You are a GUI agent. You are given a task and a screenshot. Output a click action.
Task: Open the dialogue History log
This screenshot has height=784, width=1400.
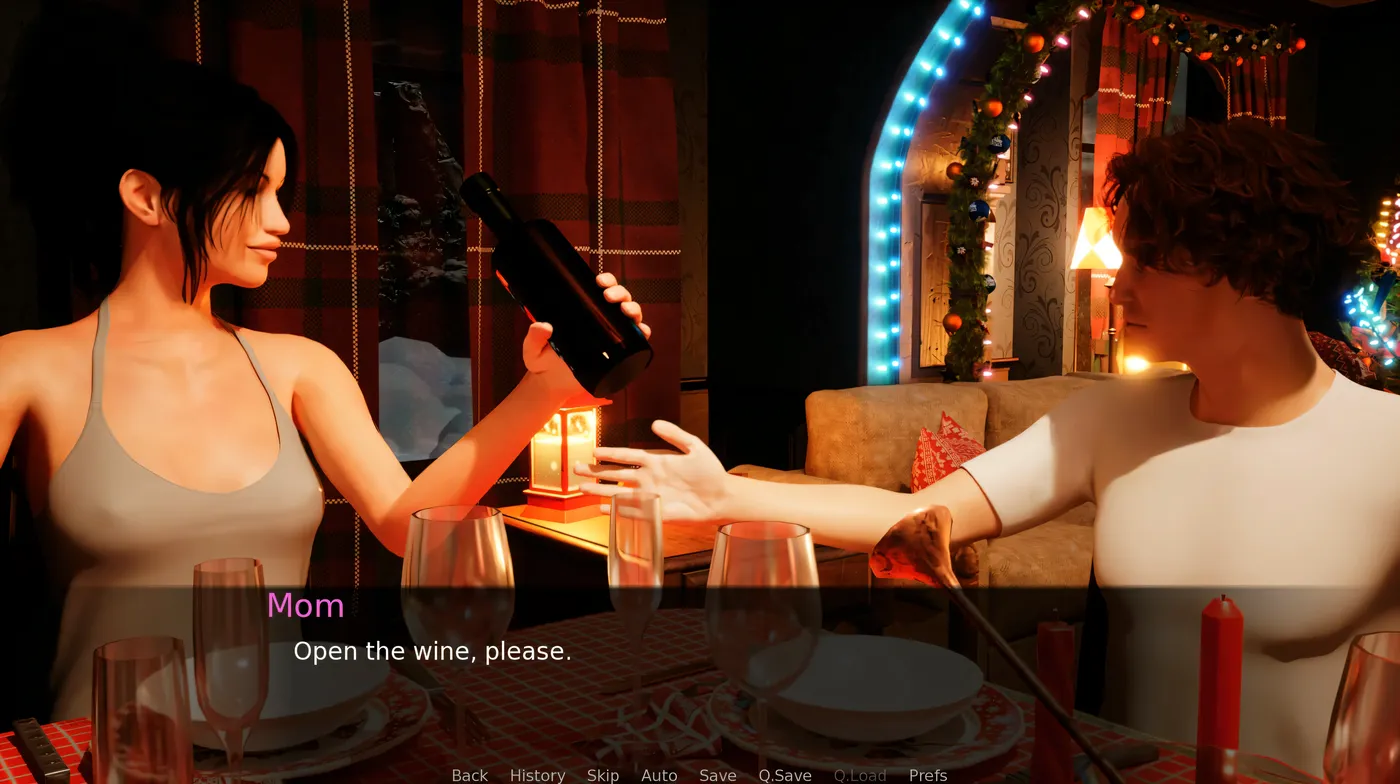click(x=537, y=775)
